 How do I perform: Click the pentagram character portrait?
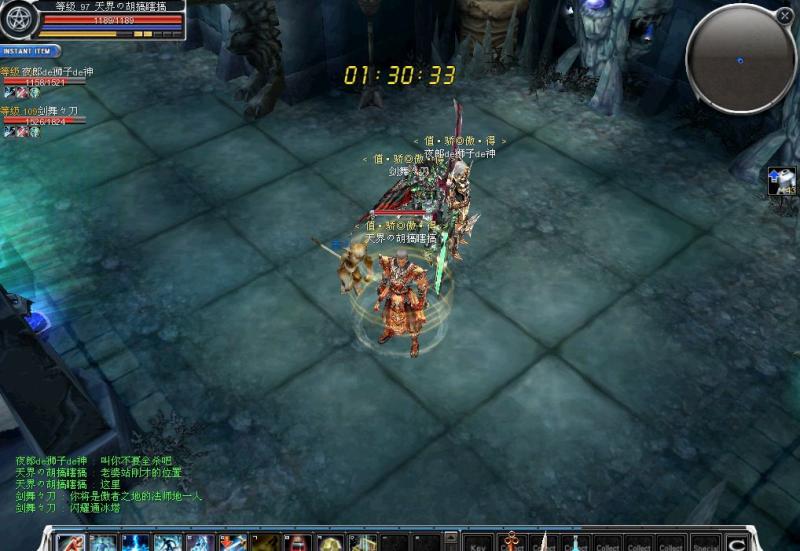[19, 21]
